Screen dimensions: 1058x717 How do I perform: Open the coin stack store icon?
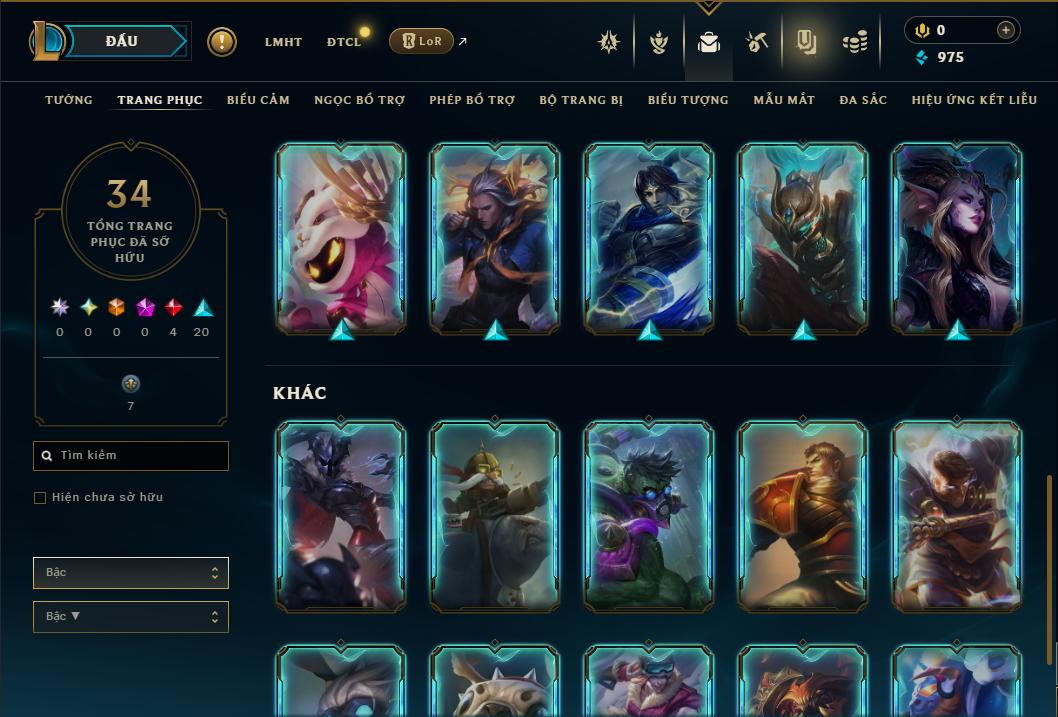[854, 42]
